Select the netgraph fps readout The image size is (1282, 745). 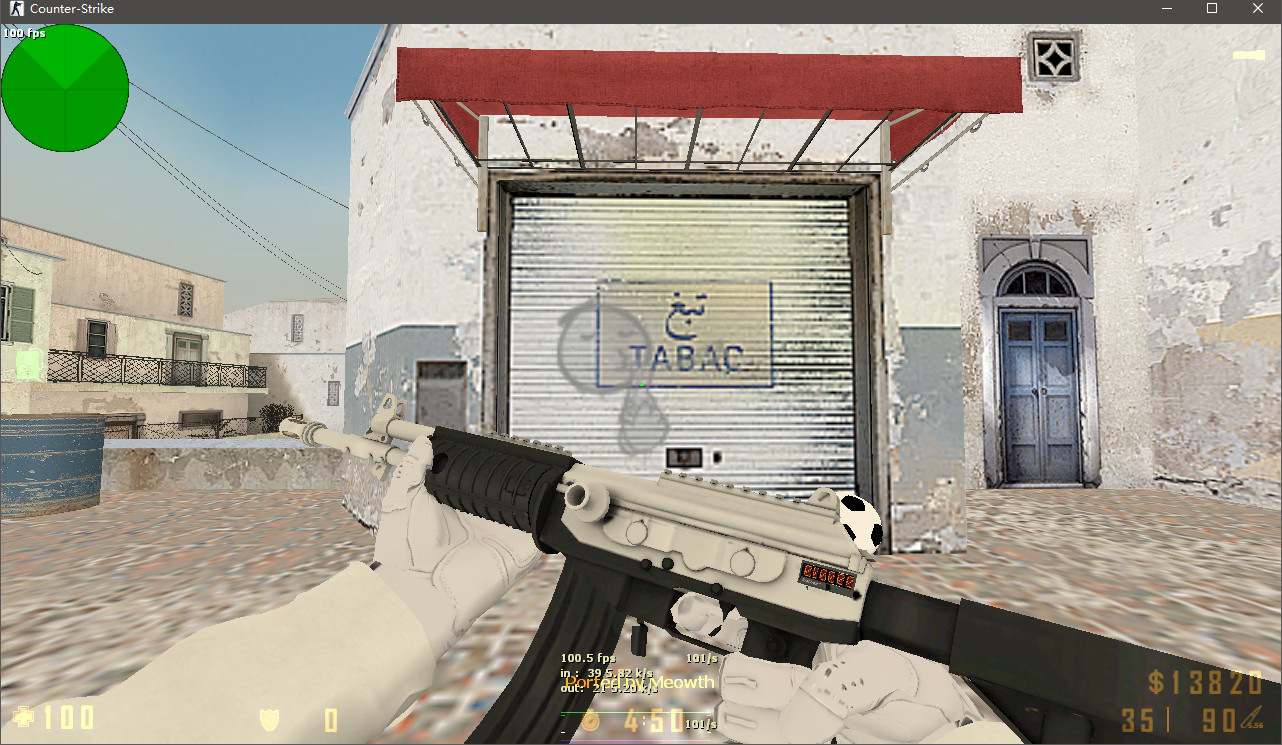coord(591,659)
